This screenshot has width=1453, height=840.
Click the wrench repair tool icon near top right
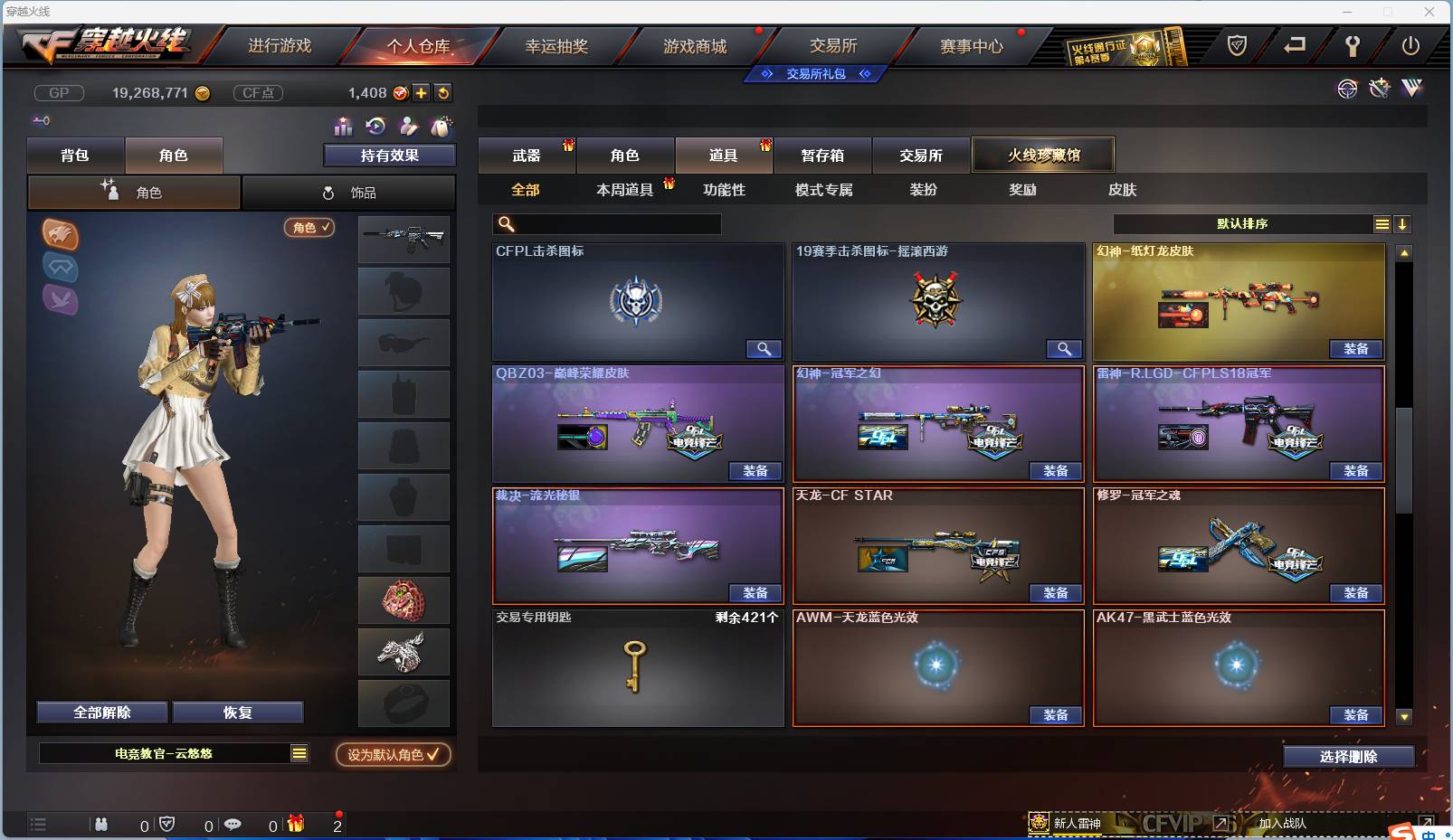point(1380,89)
